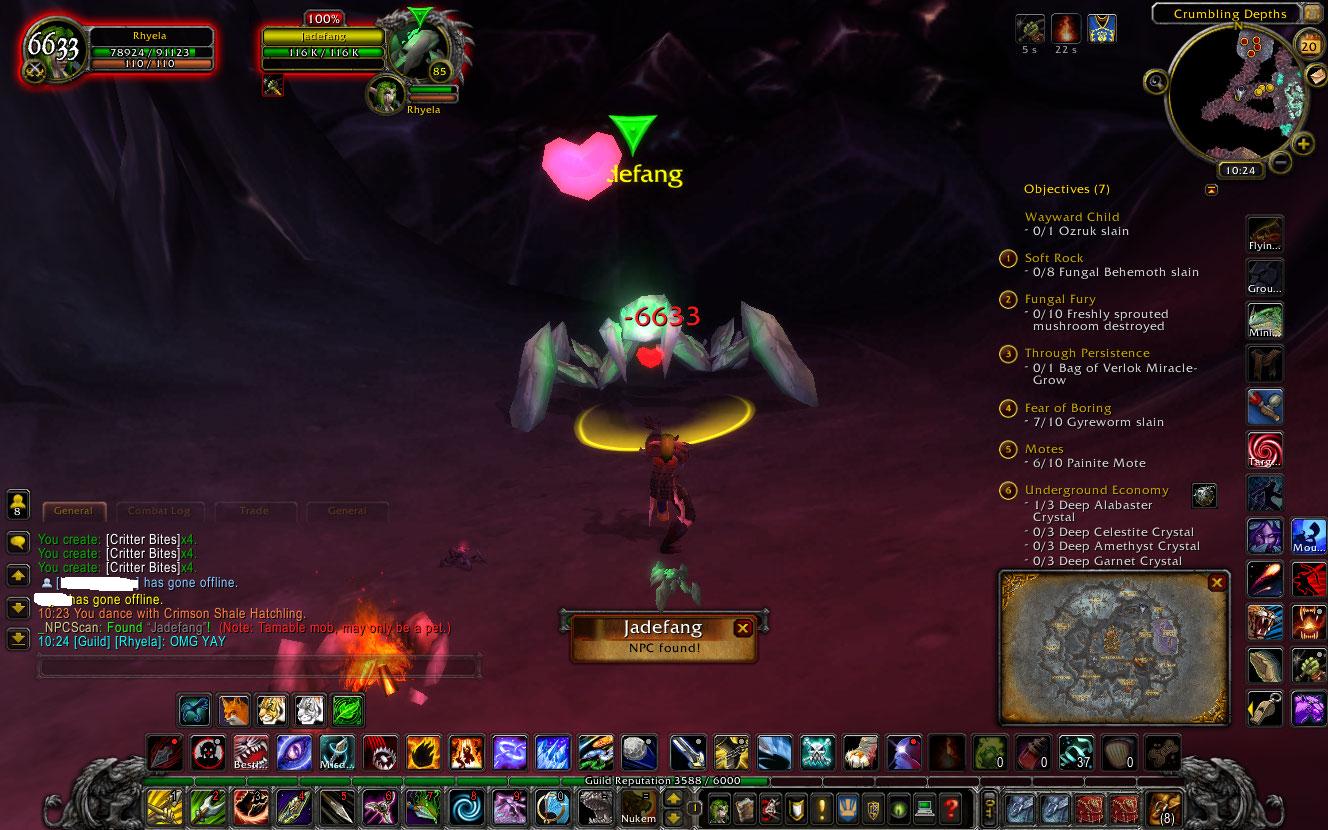This screenshot has height=830, width=1328.
Task: Click the chat input box
Action: pos(258,664)
